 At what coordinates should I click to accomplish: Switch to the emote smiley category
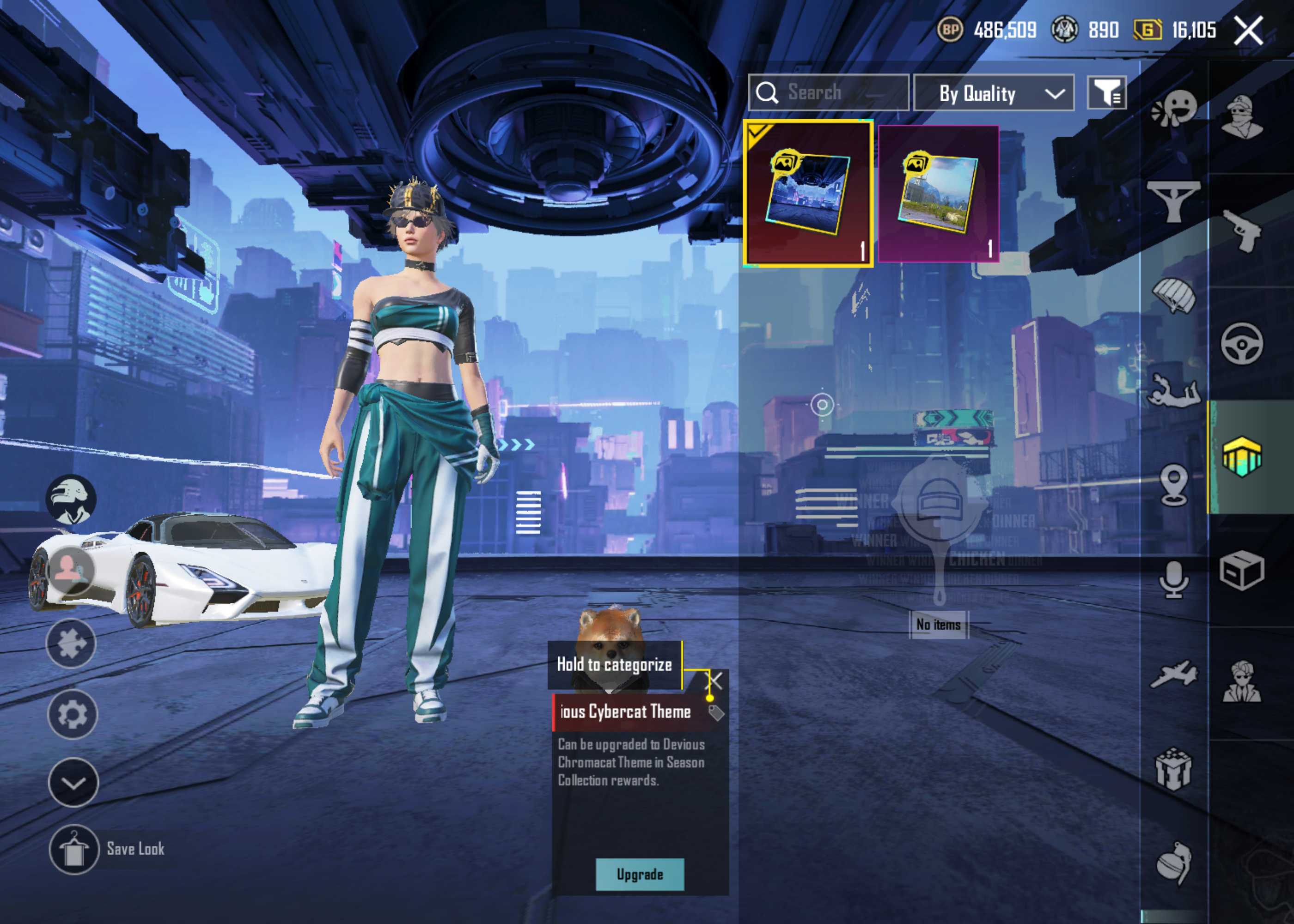click(x=1173, y=108)
